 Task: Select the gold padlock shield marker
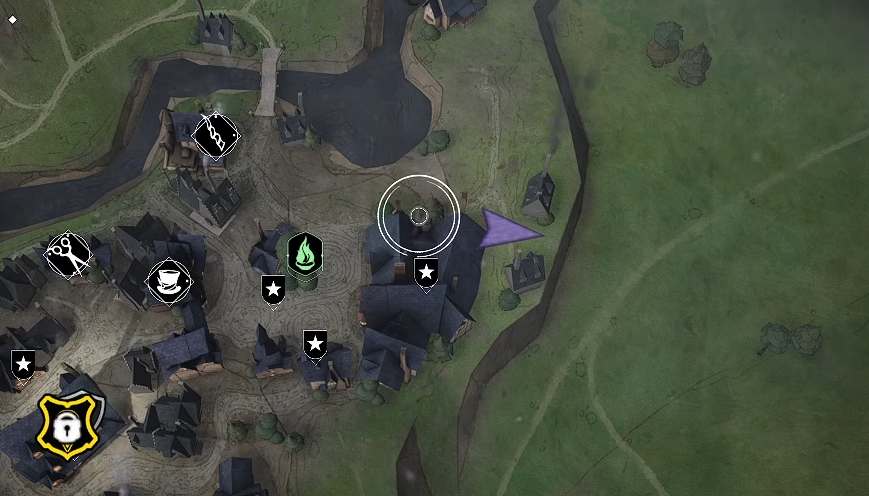click(x=67, y=425)
